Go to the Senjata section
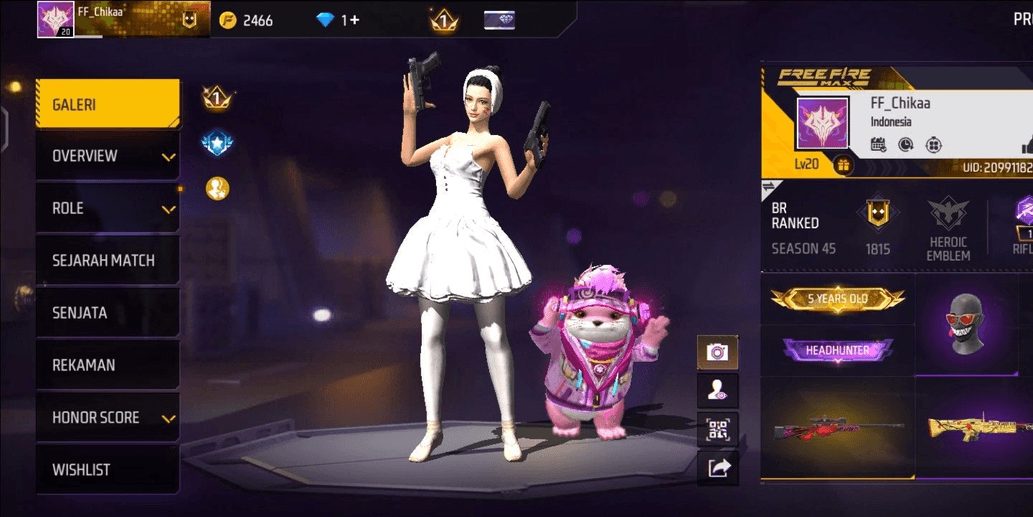 click(107, 313)
